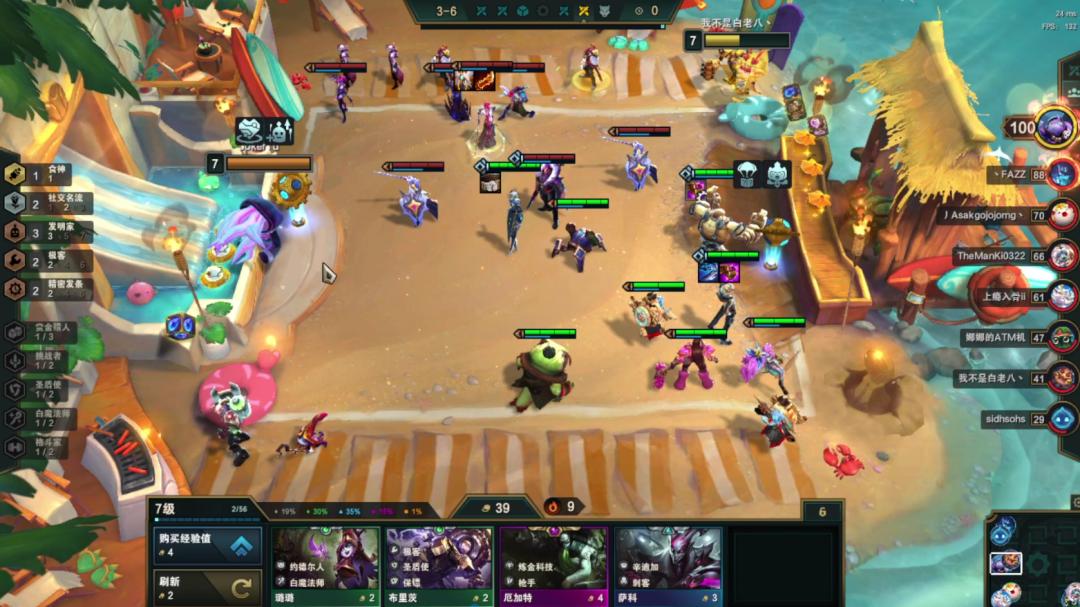
Task: Refresh the shop with the 刷新 button
Action: pyautogui.click(x=208, y=588)
